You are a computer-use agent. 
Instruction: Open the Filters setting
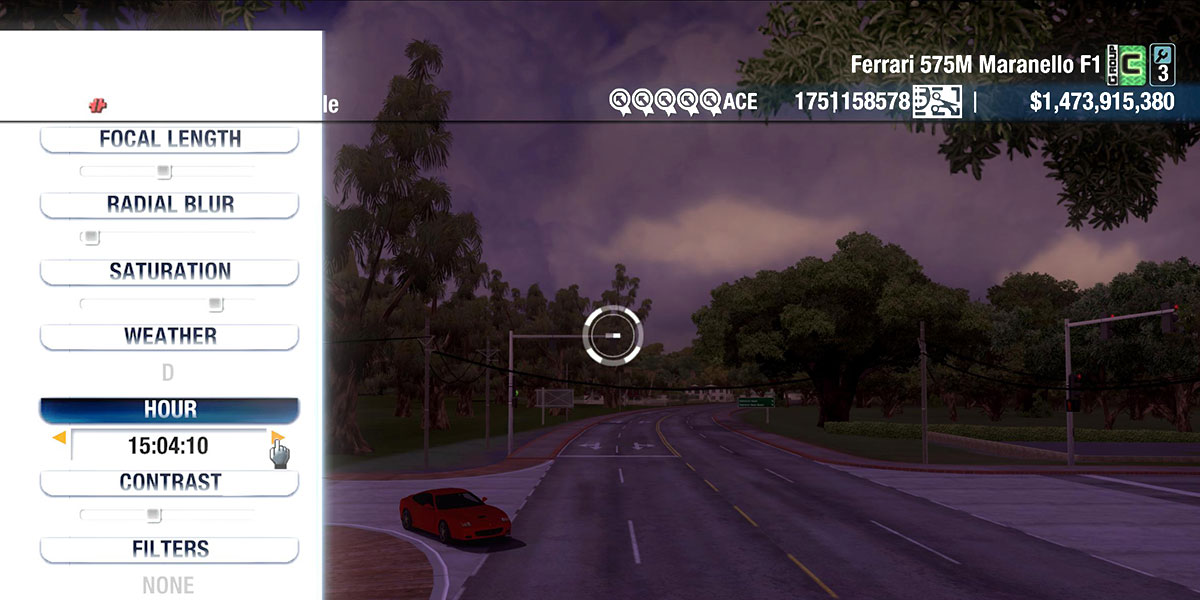[169, 549]
